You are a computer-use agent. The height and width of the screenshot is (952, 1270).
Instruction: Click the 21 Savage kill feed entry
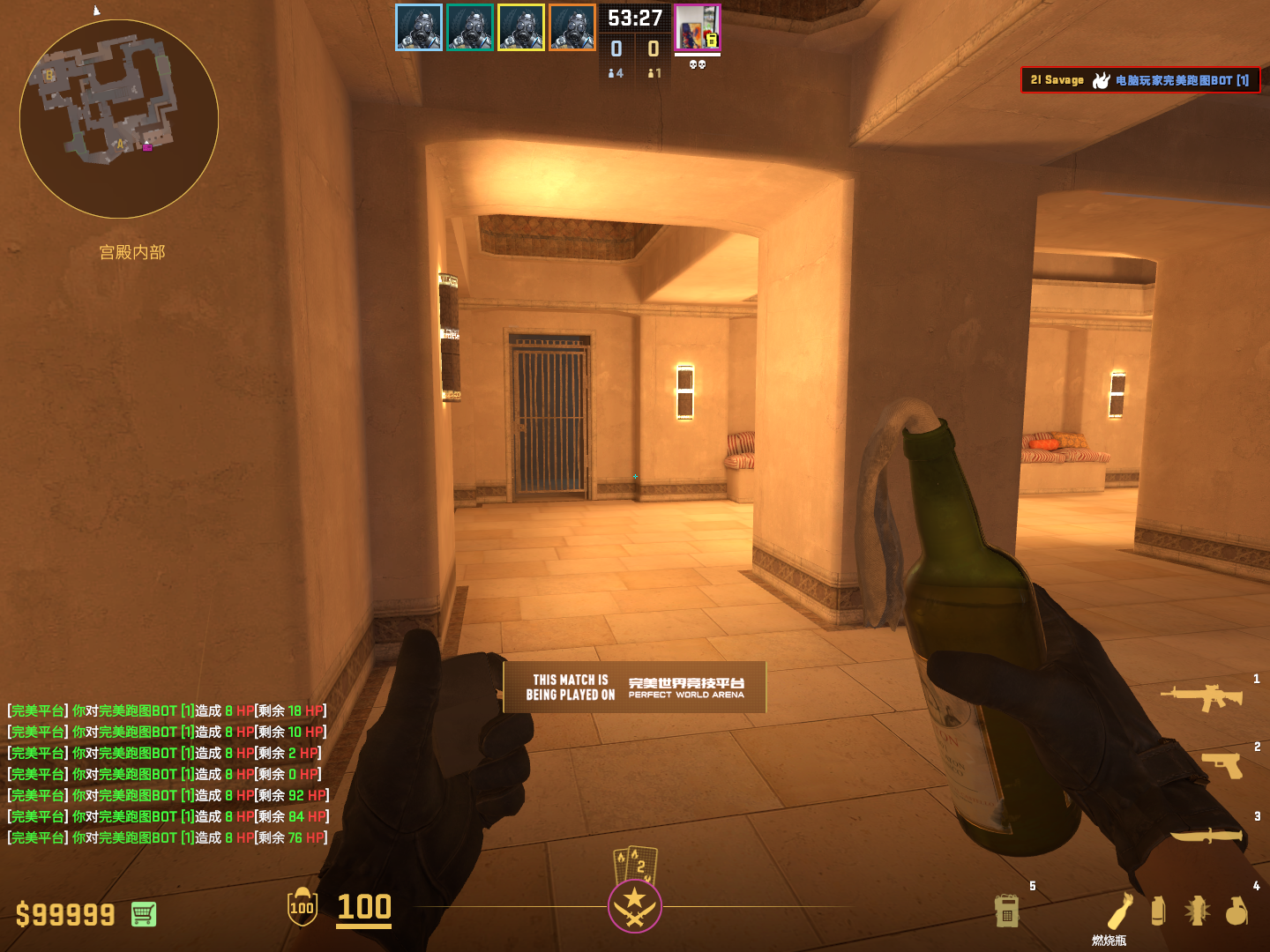(1139, 80)
